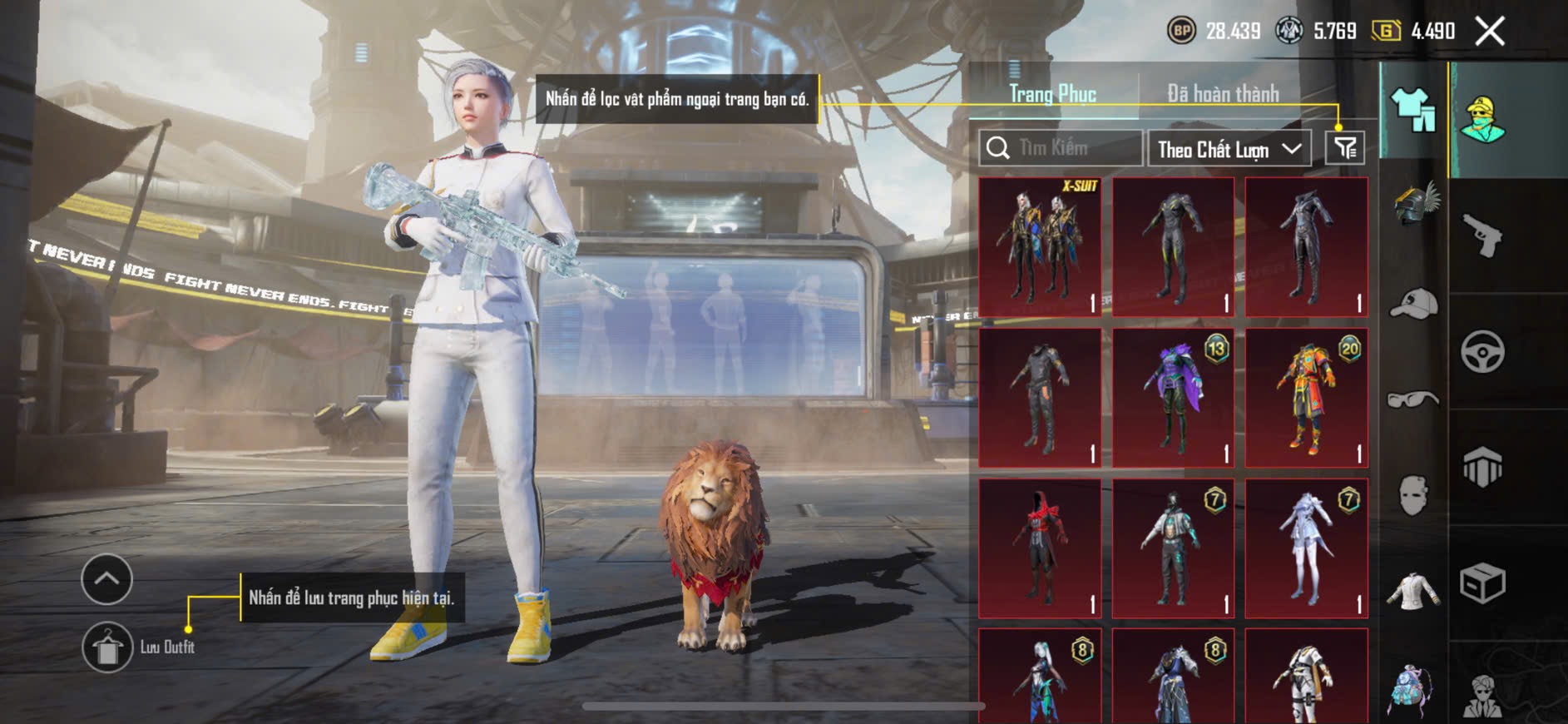Select the face mask category
The width and height of the screenshot is (1568, 724).
coord(1414,495)
